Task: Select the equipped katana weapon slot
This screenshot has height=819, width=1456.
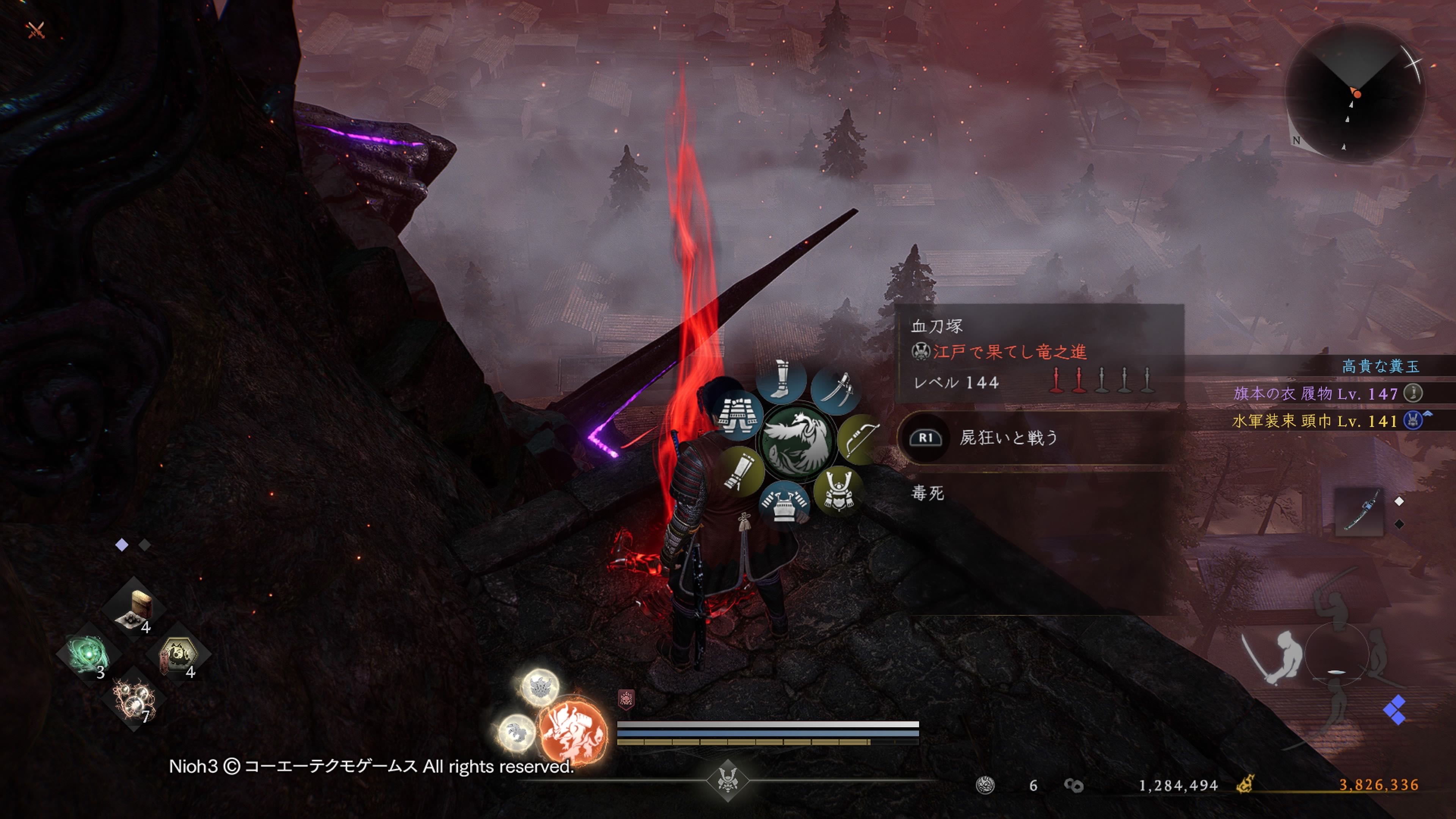Action: point(1359,511)
